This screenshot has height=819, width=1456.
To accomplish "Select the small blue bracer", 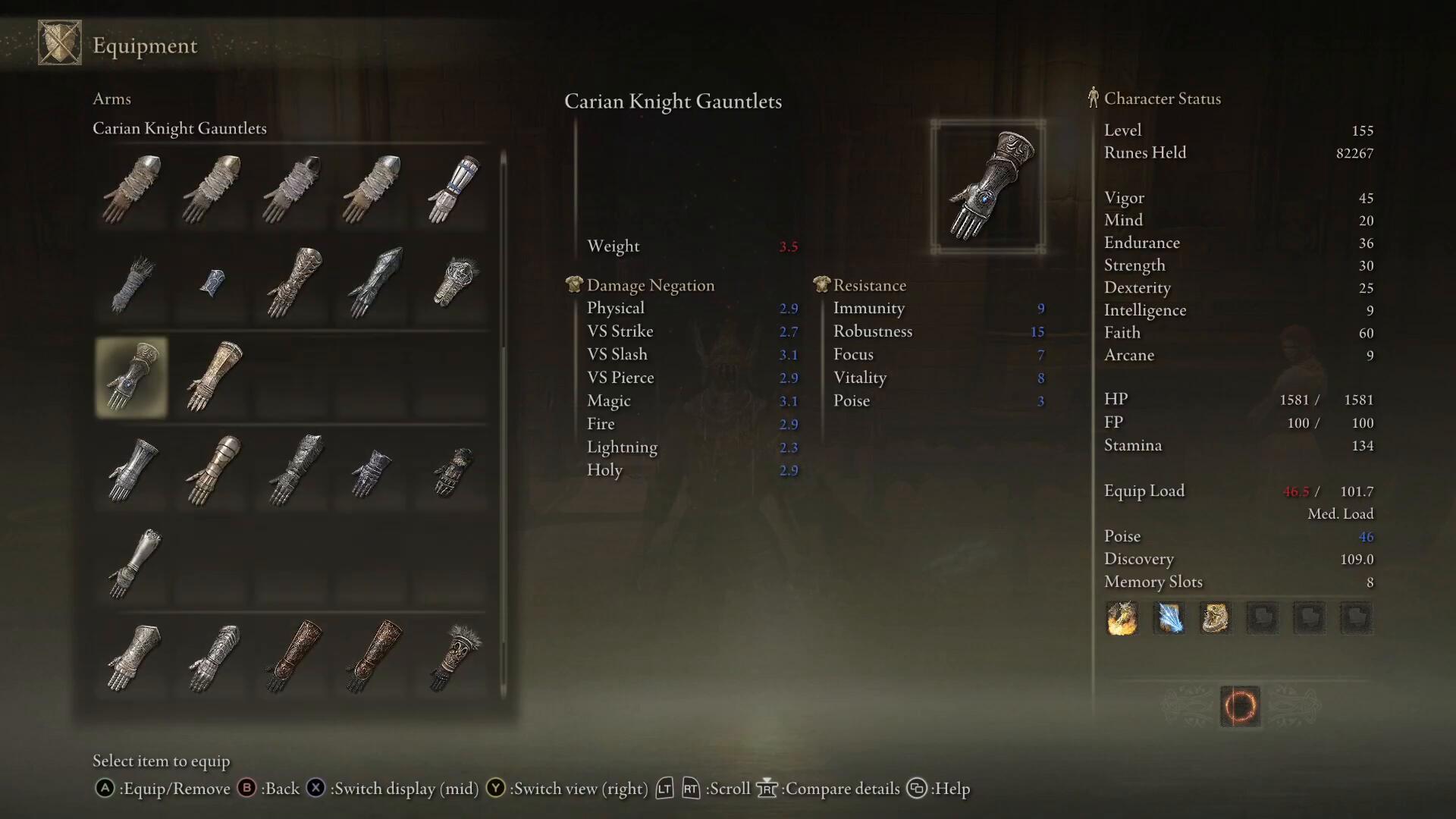I will pos(212,284).
